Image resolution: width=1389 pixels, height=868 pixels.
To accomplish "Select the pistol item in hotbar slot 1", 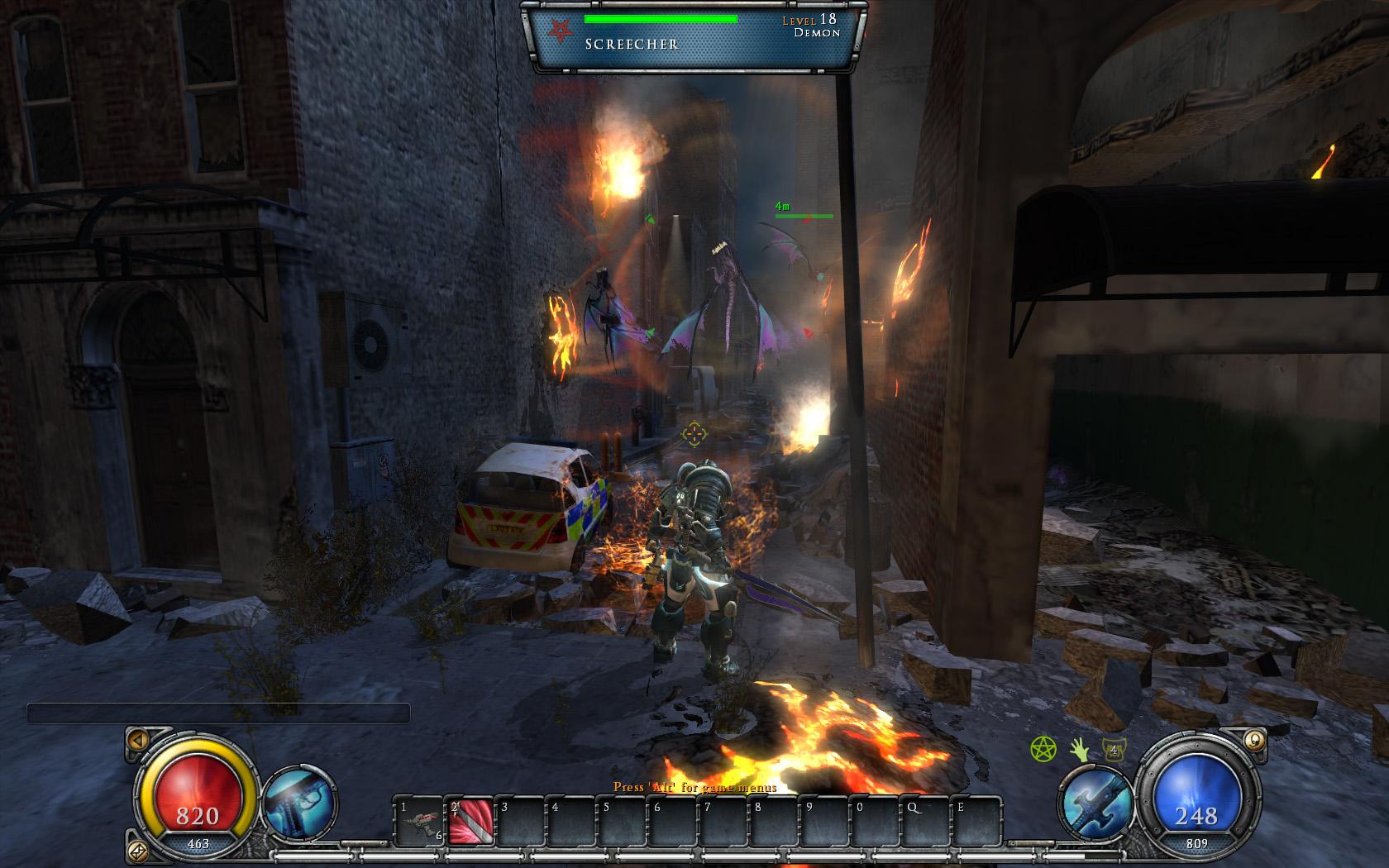I will [x=420, y=822].
